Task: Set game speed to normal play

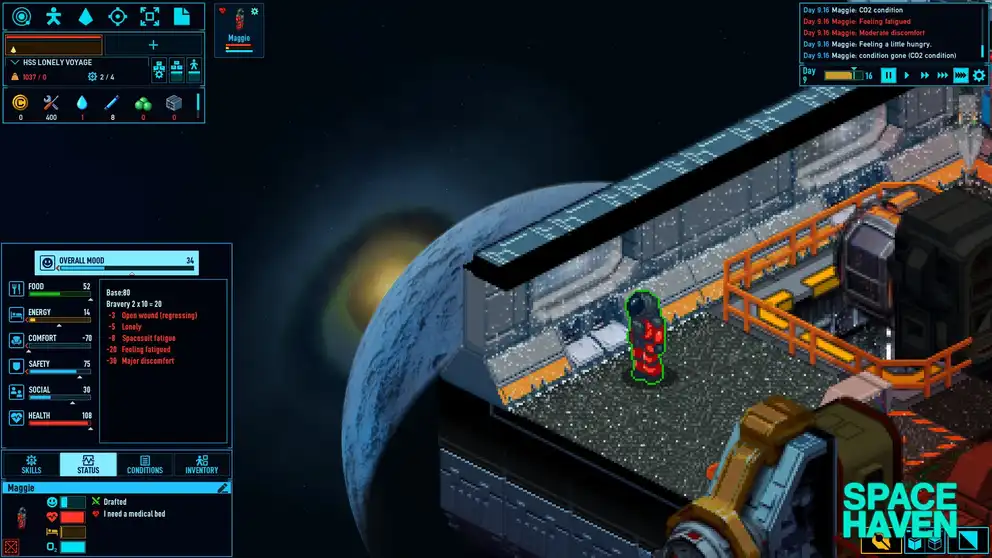Action: (906, 75)
